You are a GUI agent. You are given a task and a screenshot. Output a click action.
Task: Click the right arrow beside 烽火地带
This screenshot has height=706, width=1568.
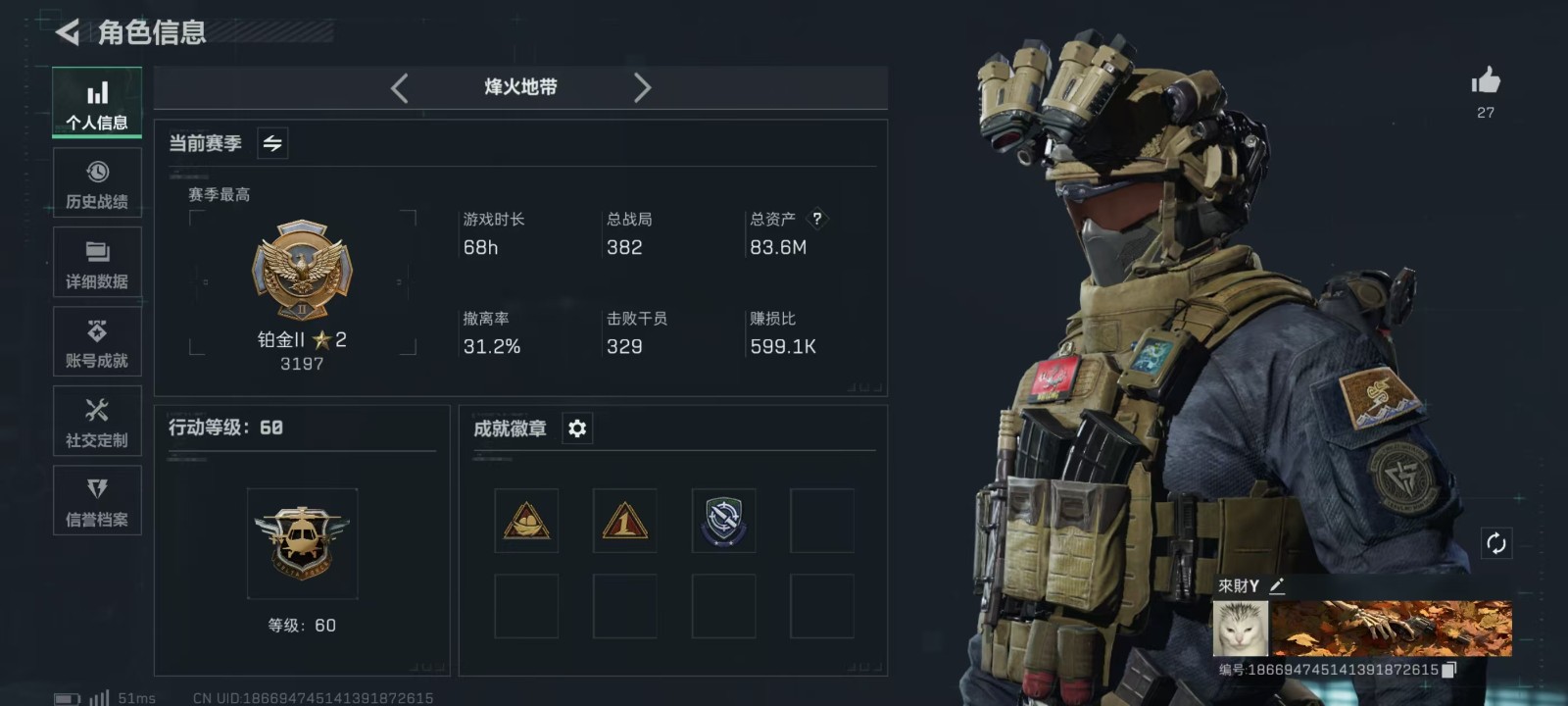(642, 88)
